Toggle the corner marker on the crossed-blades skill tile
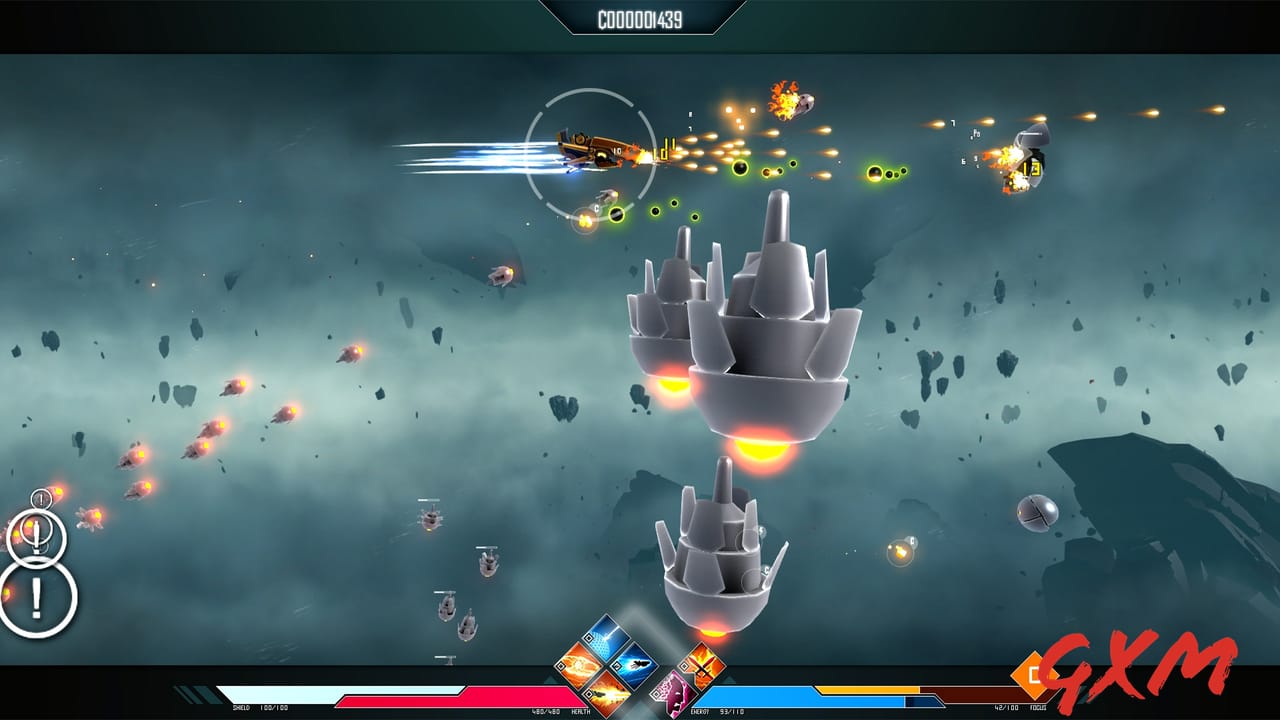Viewport: 1280px width, 720px height. [x=685, y=667]
